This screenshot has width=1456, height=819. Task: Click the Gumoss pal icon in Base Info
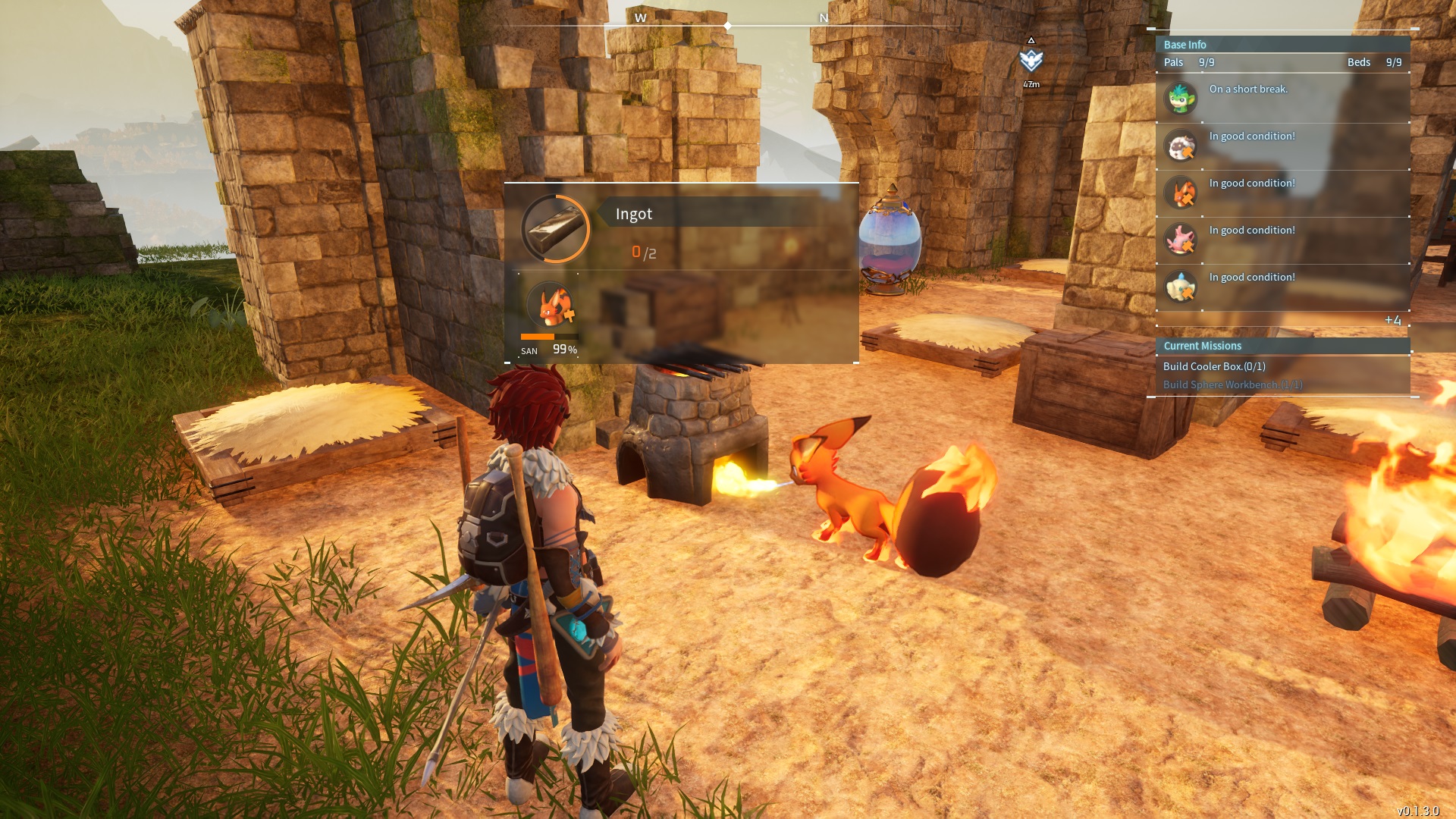[1181, 98]
